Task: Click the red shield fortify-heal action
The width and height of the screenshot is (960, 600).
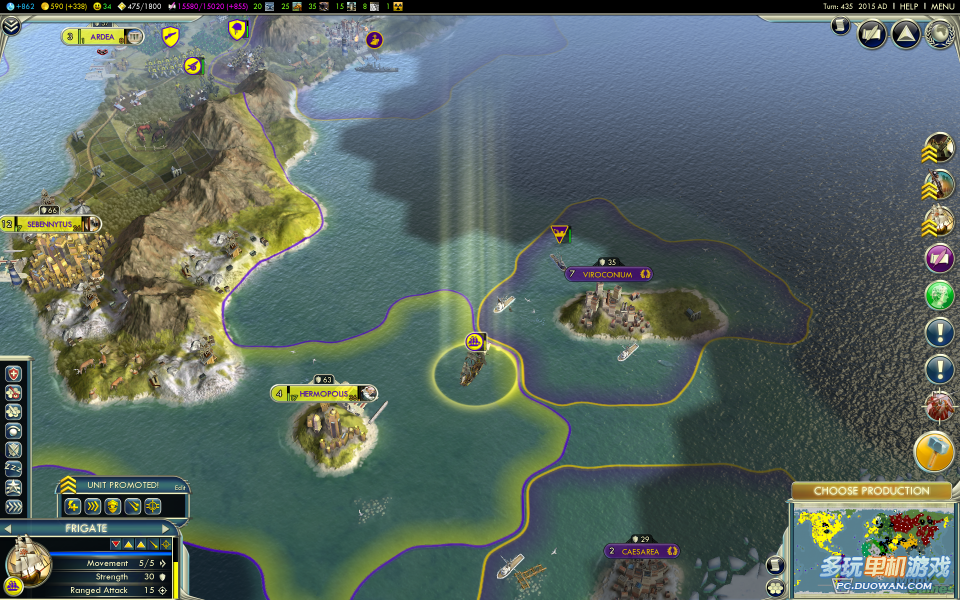Action: [x=13, y=374]
